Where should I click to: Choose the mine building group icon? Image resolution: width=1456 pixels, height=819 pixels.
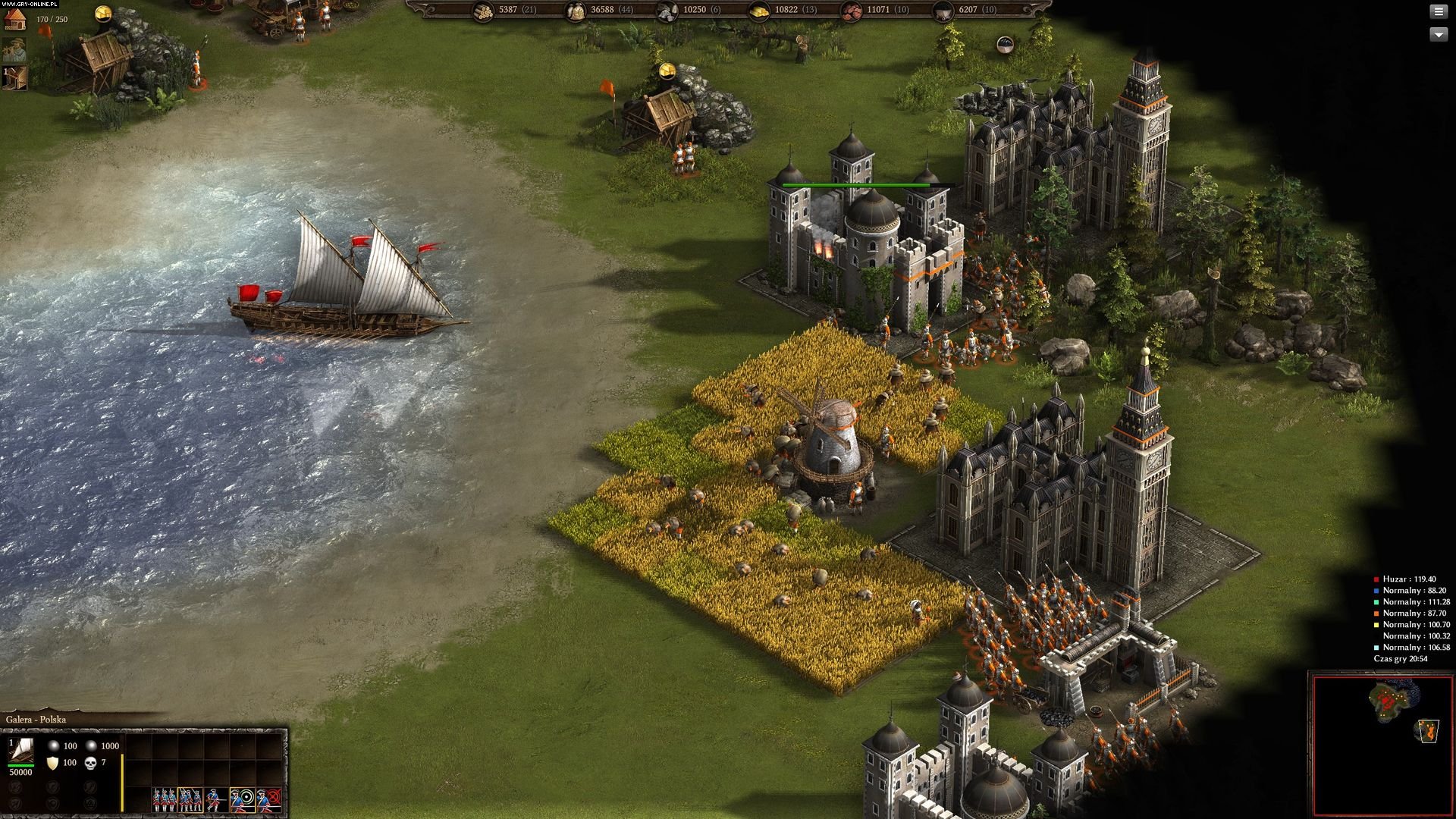pos(14,77)
